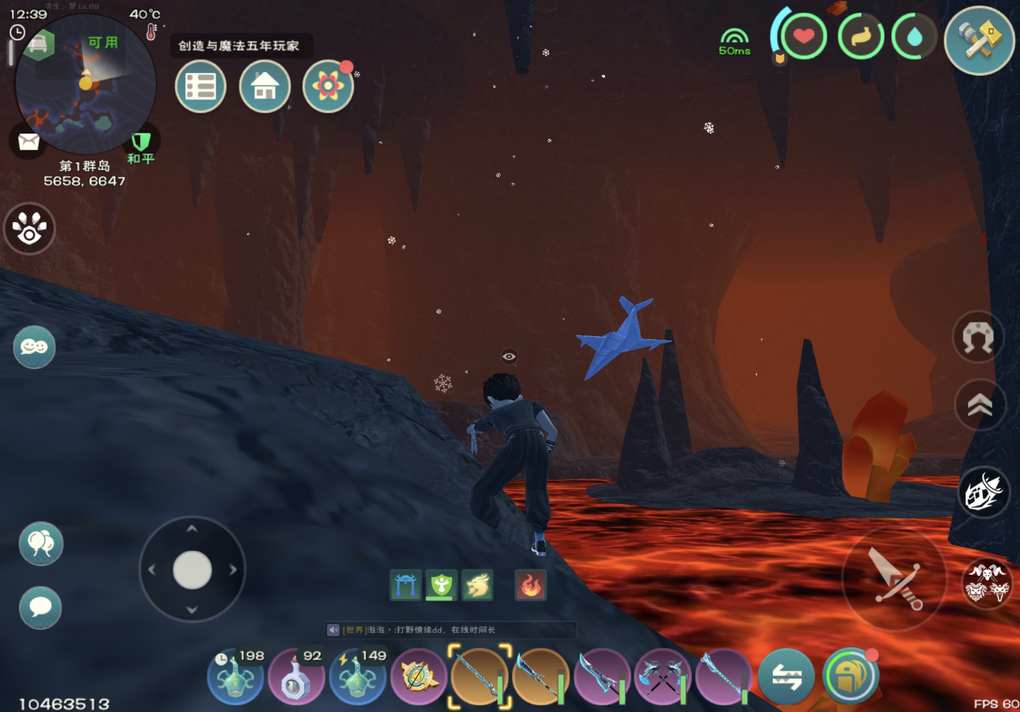Open the hammer crafting menu
This screenshot has height=712, width=1020.
[979, 41]
